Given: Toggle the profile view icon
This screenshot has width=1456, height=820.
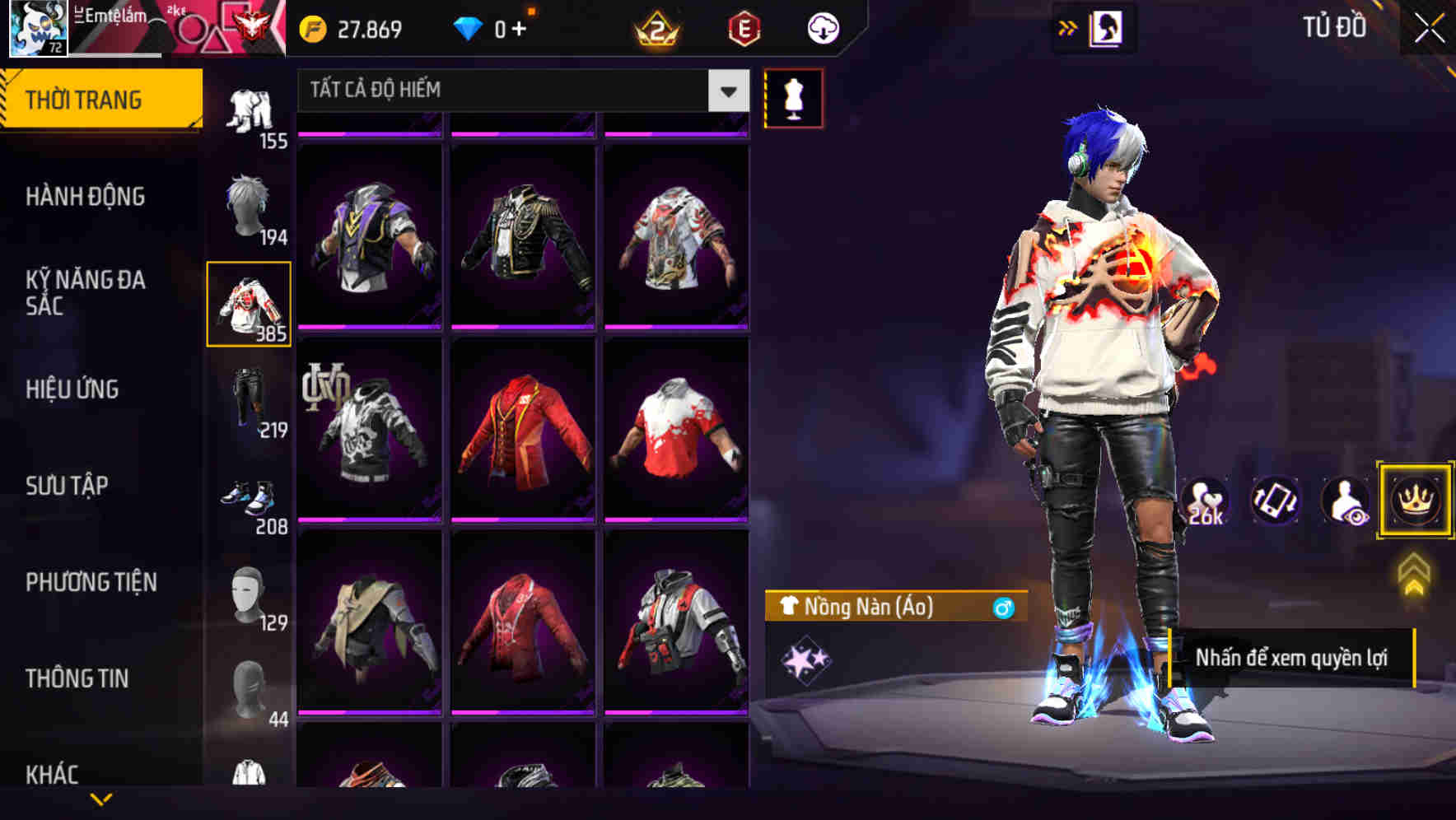Looking at the screenshot, I should tap(1345, 501).
